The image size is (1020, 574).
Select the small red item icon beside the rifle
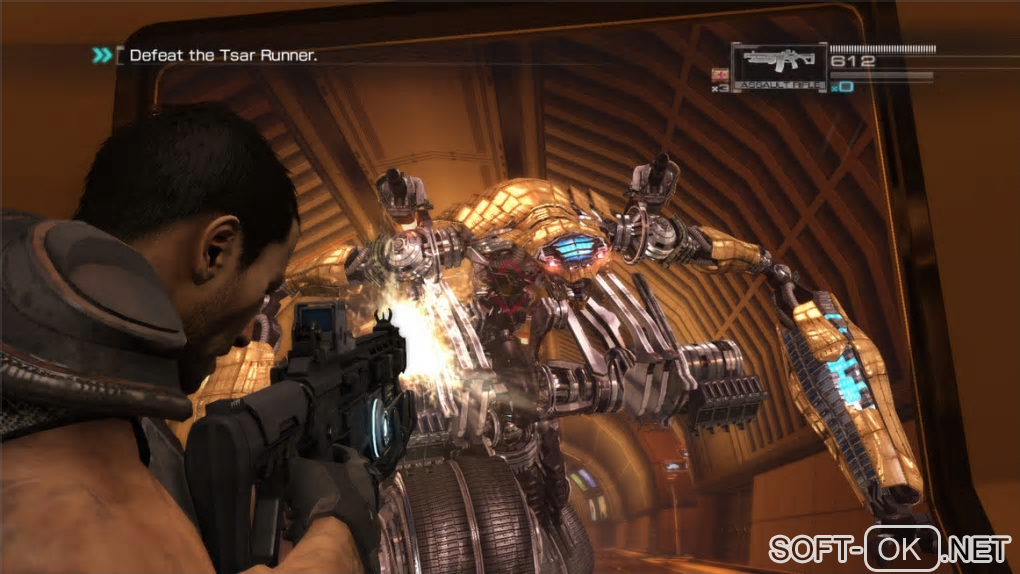pos(717,74)
